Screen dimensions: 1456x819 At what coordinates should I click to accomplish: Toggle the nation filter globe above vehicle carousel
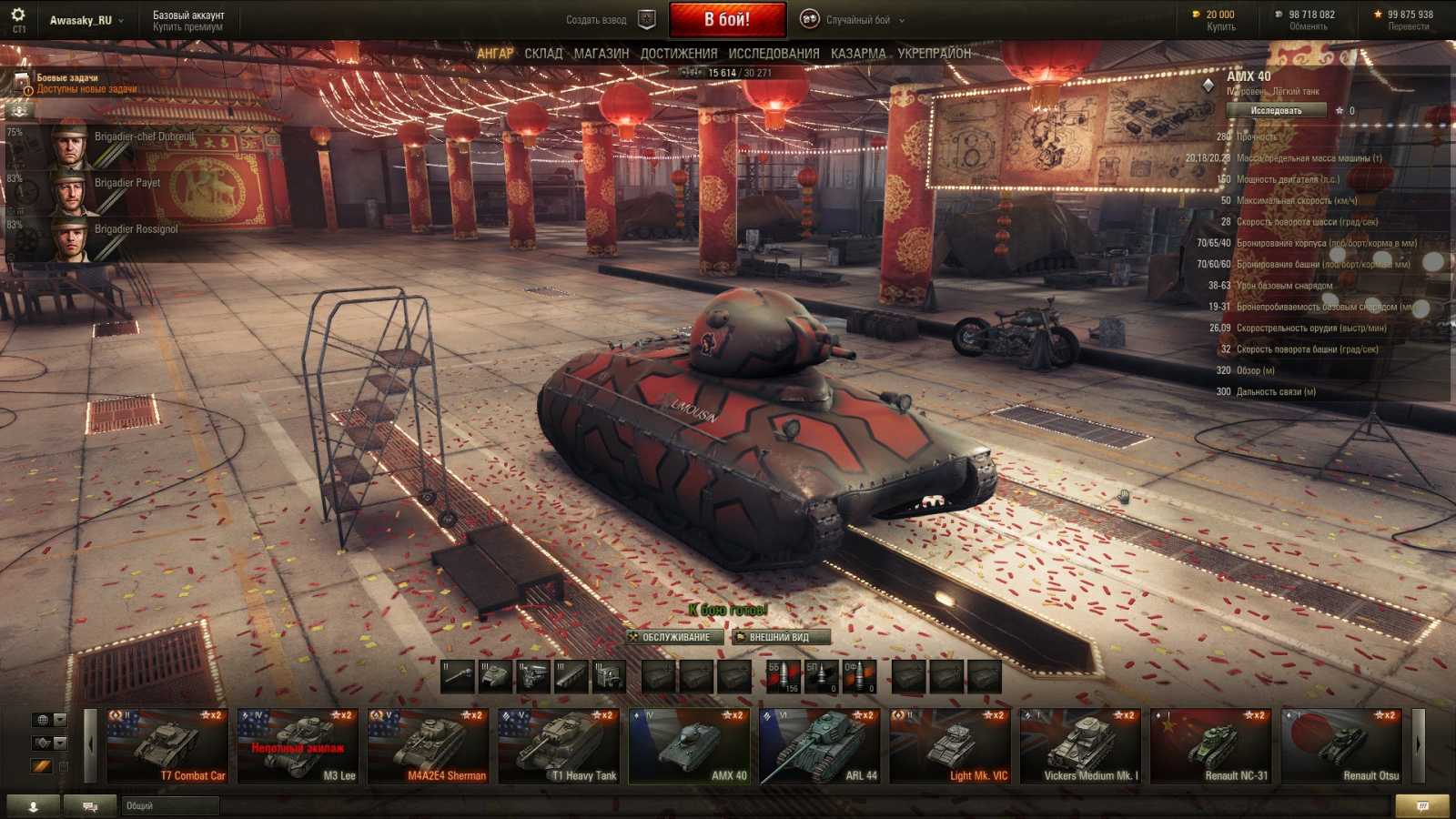point(41,720)
